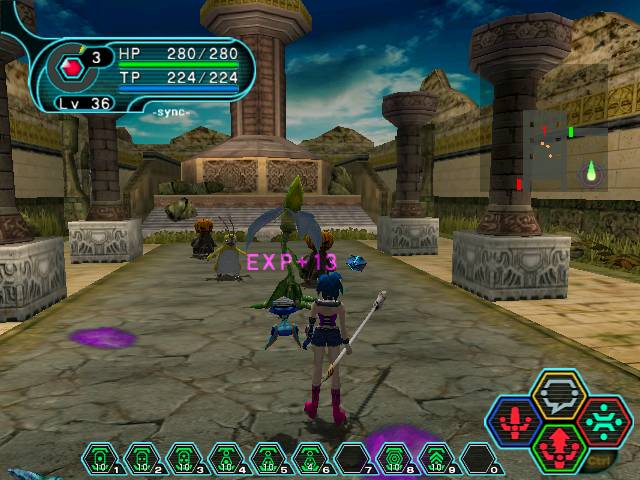The image size is (640, 480).
Task: Open the chat bubble action hexagon
Action: coord(558,395)
